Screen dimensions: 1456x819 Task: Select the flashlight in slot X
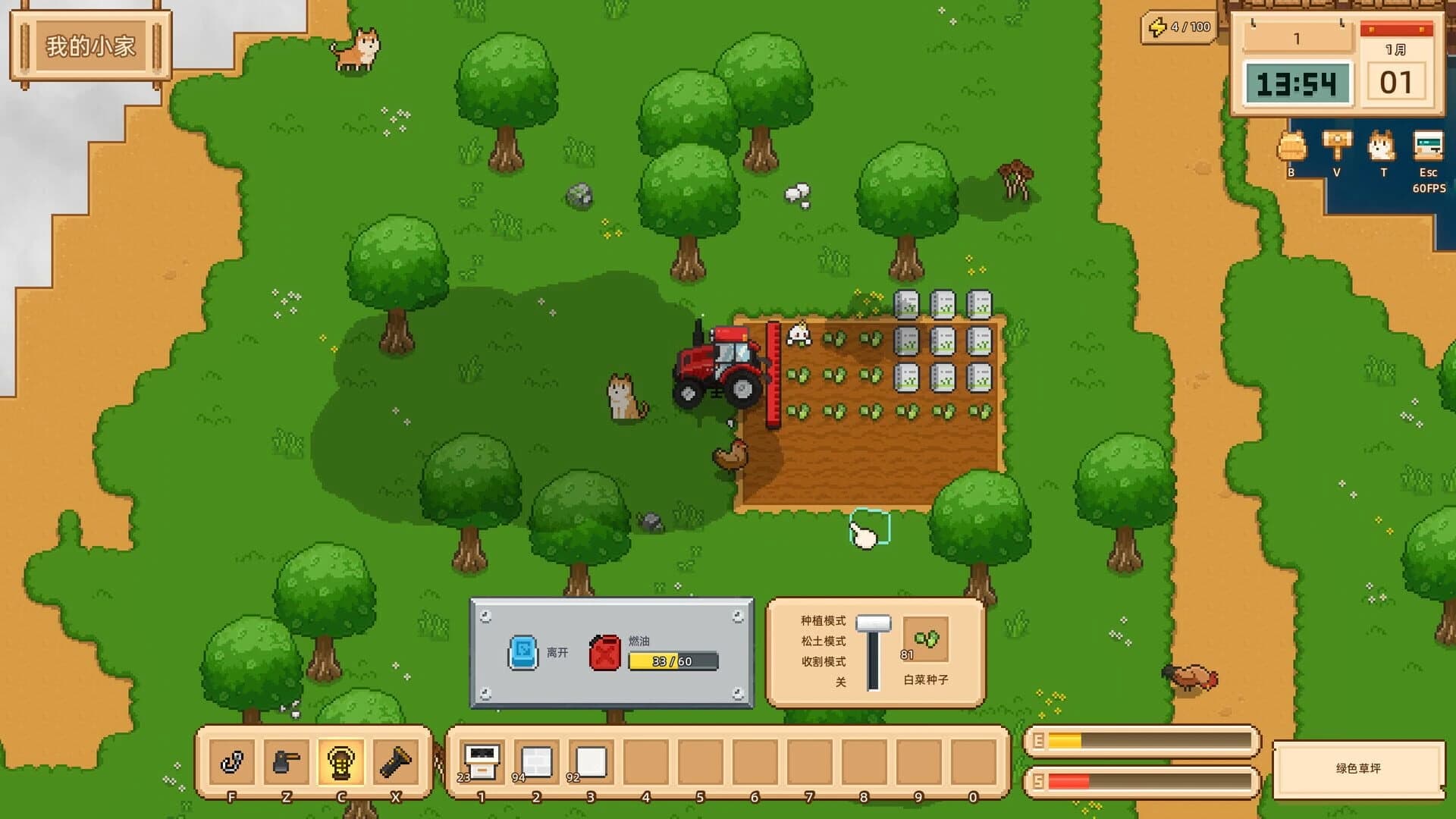pyautogui.click(x=394, y=761)
